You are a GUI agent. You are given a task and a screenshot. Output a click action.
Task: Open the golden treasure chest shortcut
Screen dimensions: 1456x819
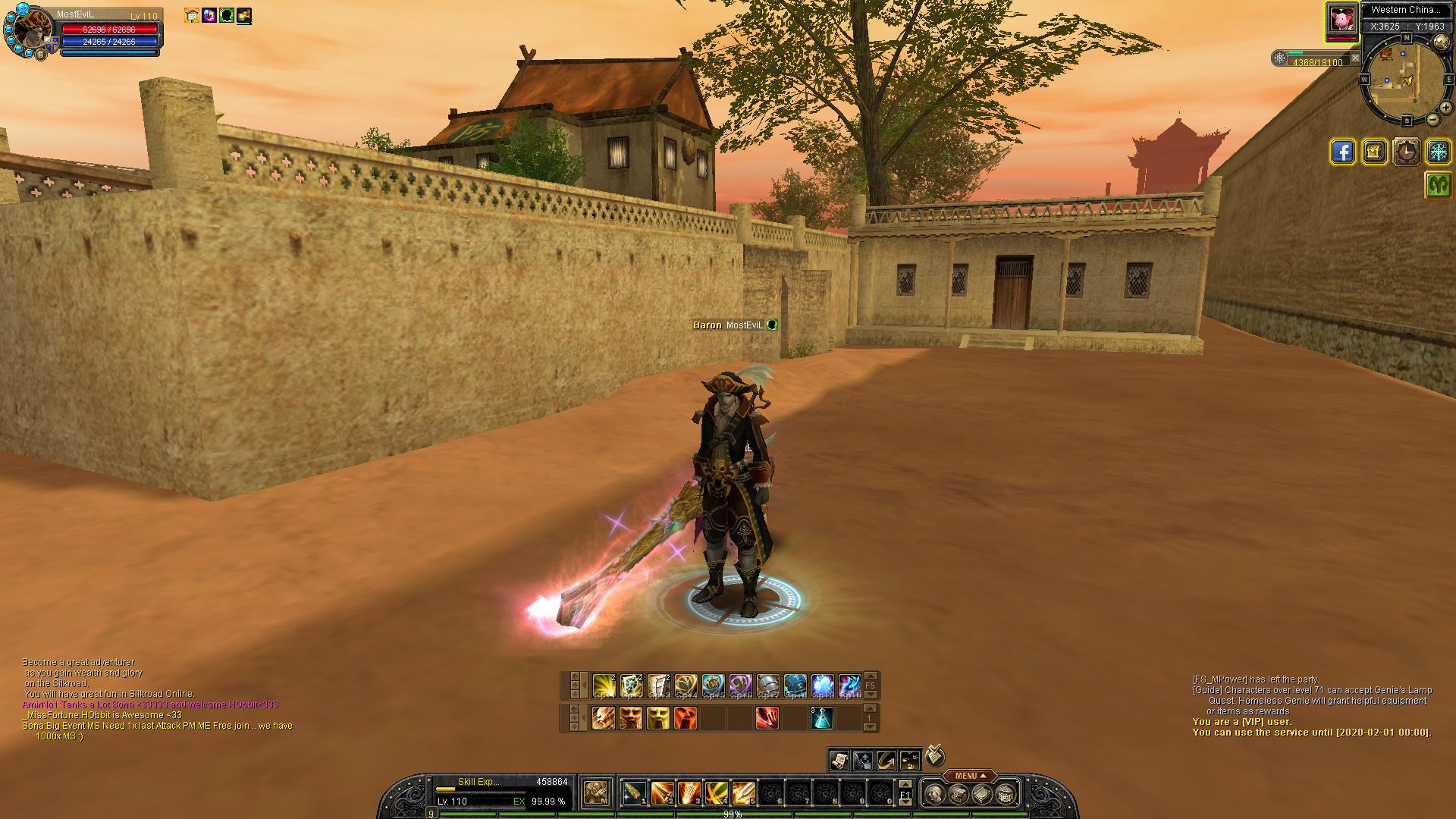[x=1374, y=152]
